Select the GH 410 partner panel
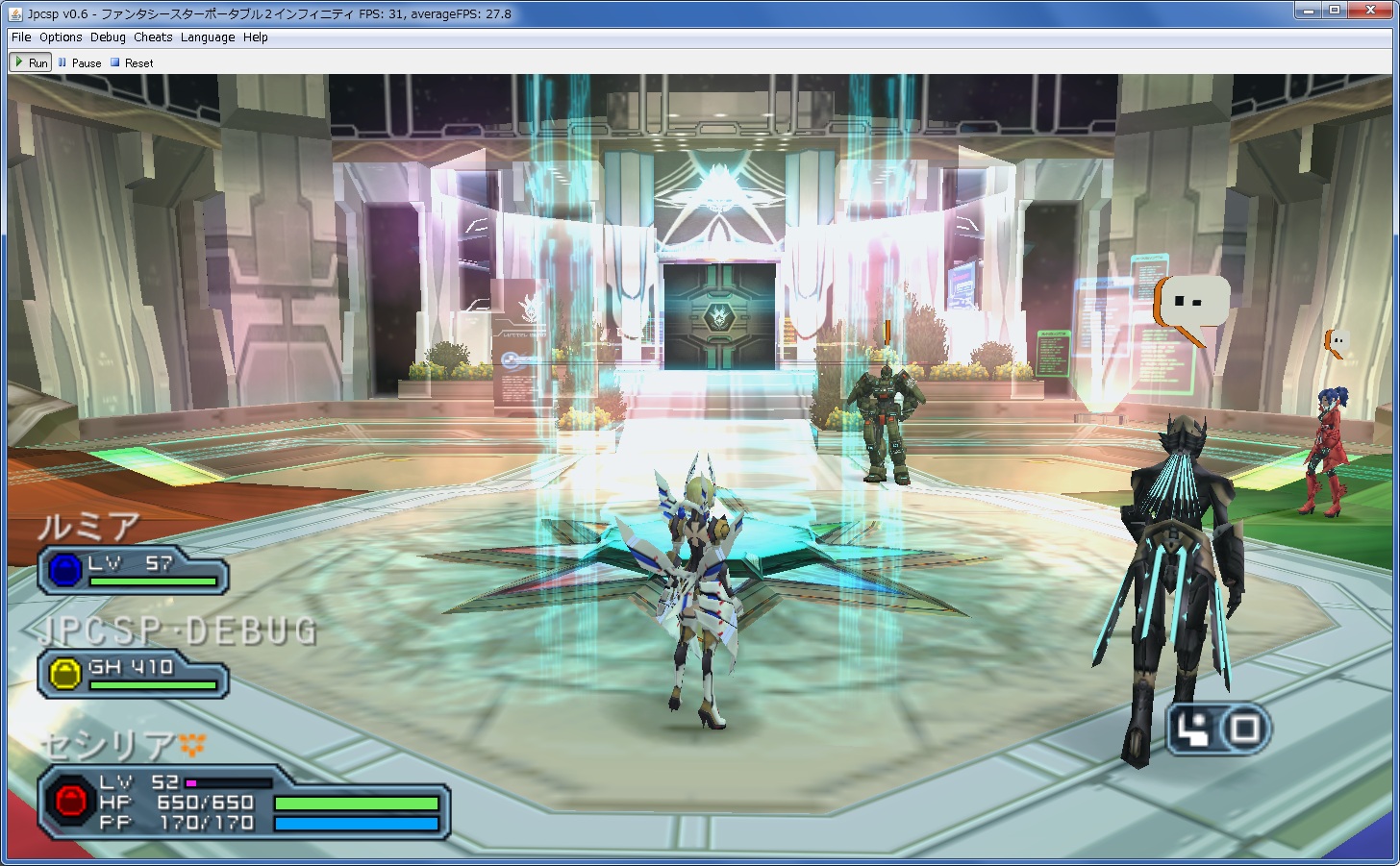Viewport: 1400px width, 866px height. (133, 673)
